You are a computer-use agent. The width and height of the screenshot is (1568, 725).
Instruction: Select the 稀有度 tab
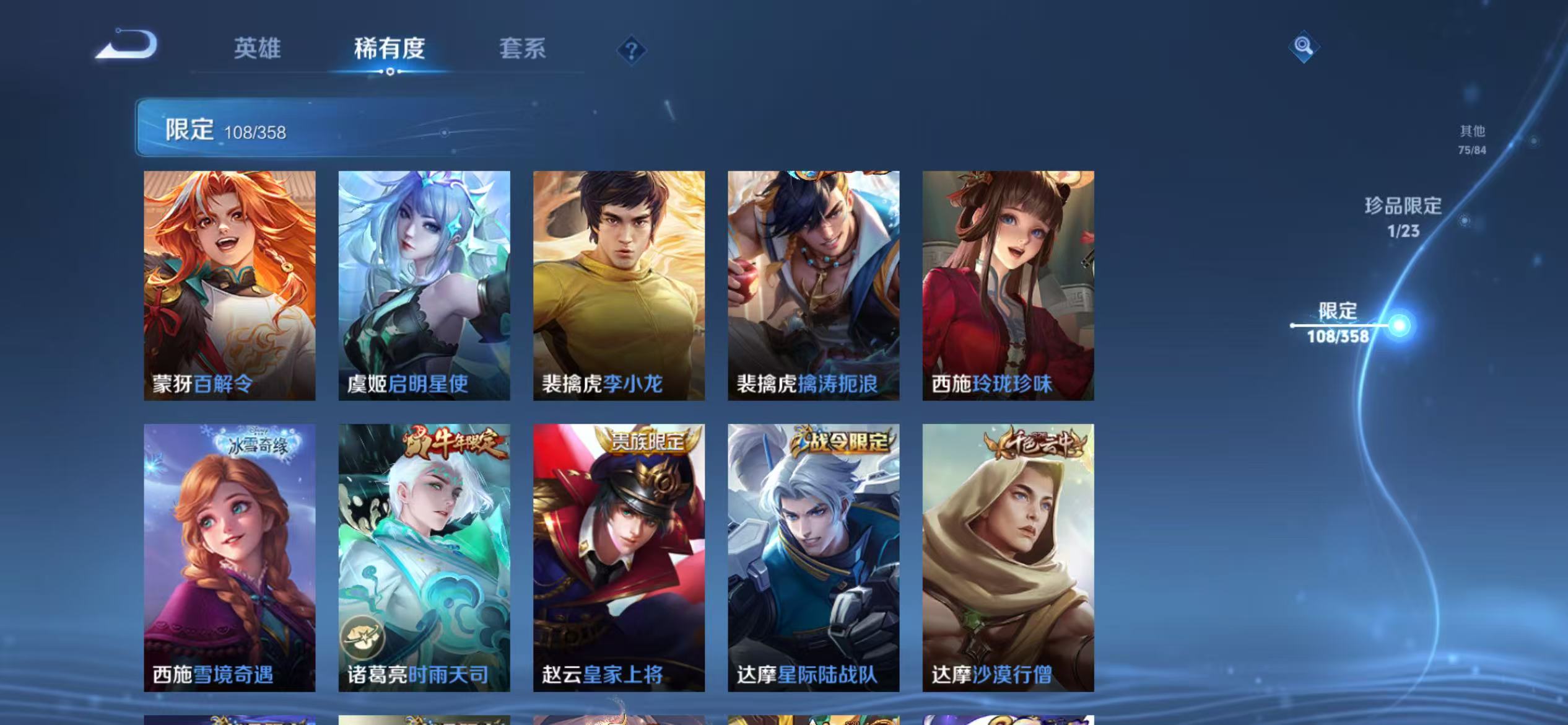click(390, 48)
